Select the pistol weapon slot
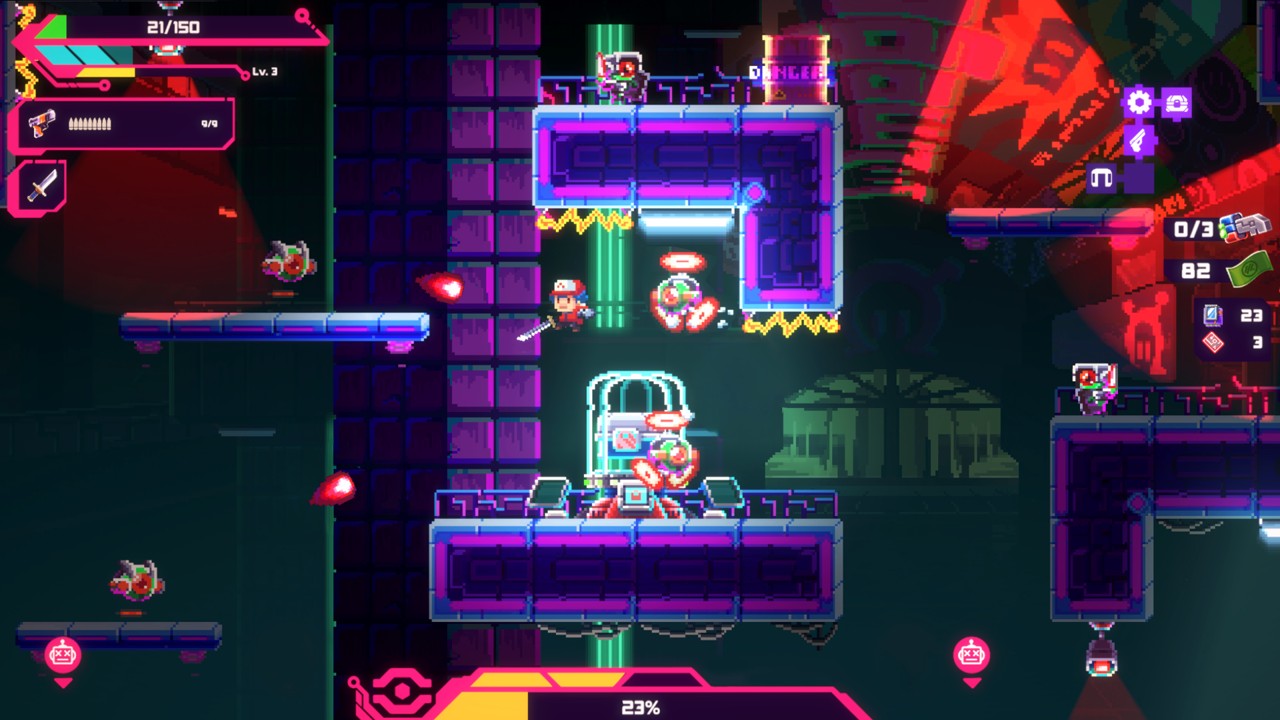1280x720 pixels. (38, 123)
